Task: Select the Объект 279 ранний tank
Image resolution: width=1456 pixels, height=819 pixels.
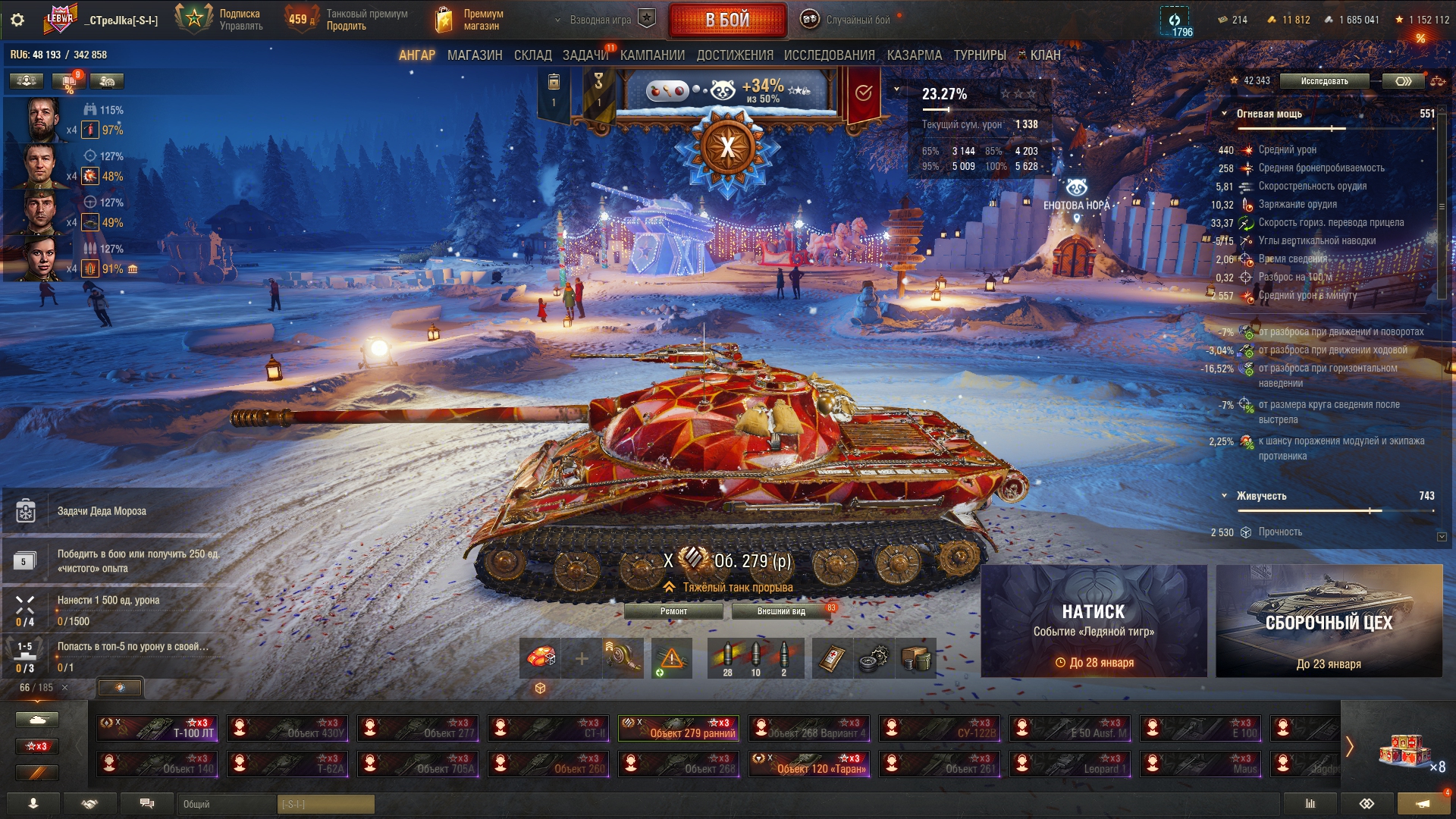Action: point(679,728)
